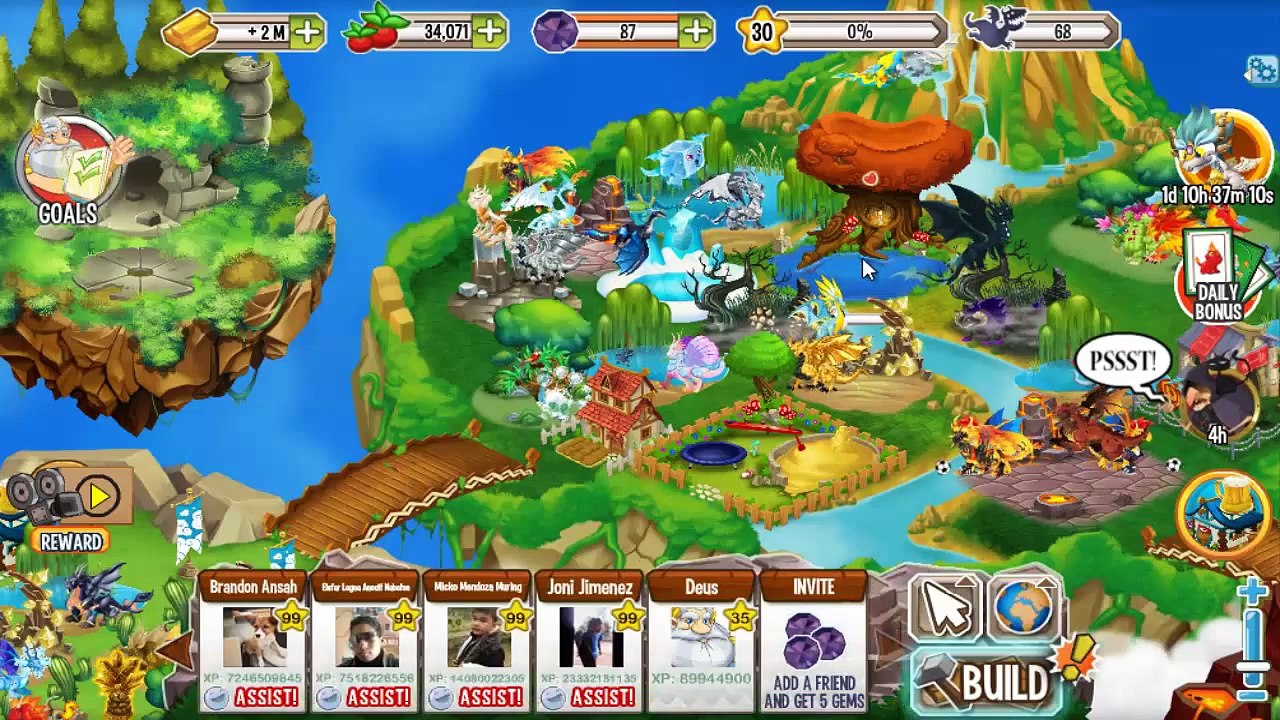Buy more food using the plus button
The width and height of the screenshot is (1280, 720).
pos(490,33)
